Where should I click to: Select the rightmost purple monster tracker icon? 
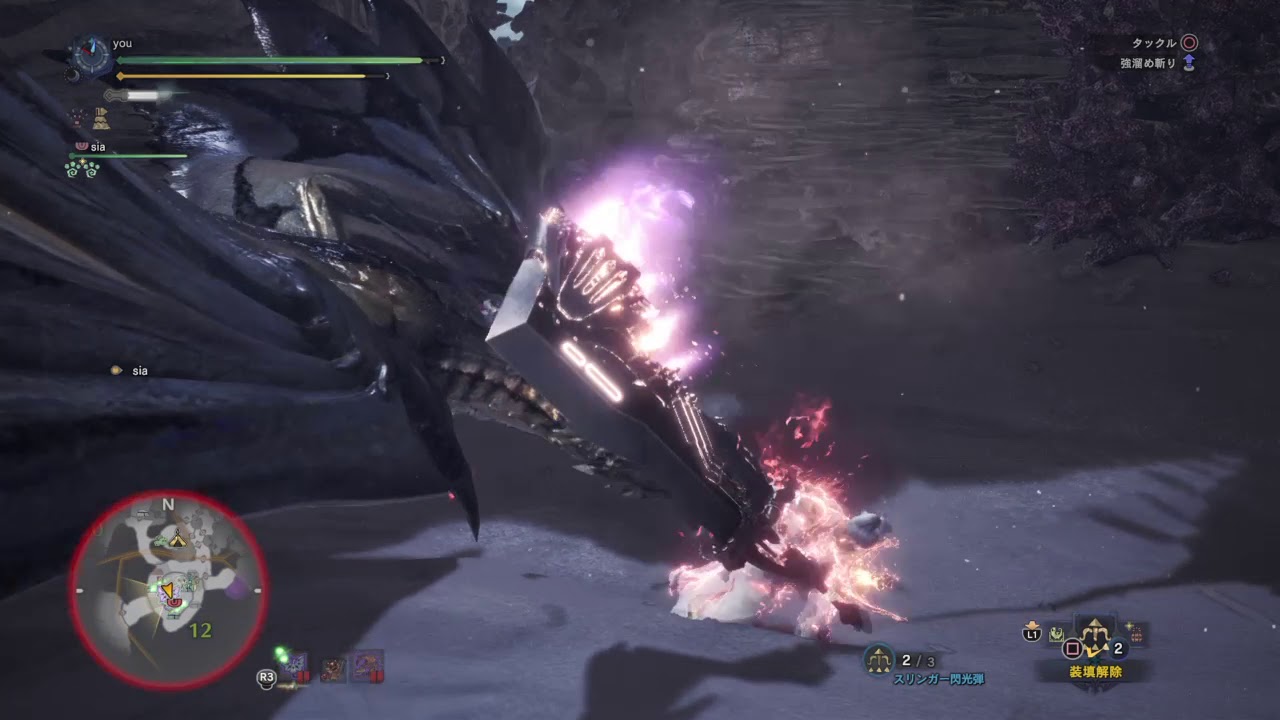[x=367, y=667]
